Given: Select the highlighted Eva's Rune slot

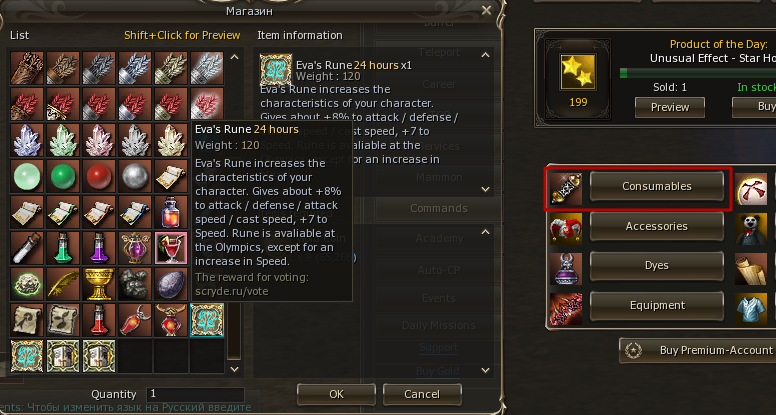Looking at the screenshot, I should click(207, 319).
